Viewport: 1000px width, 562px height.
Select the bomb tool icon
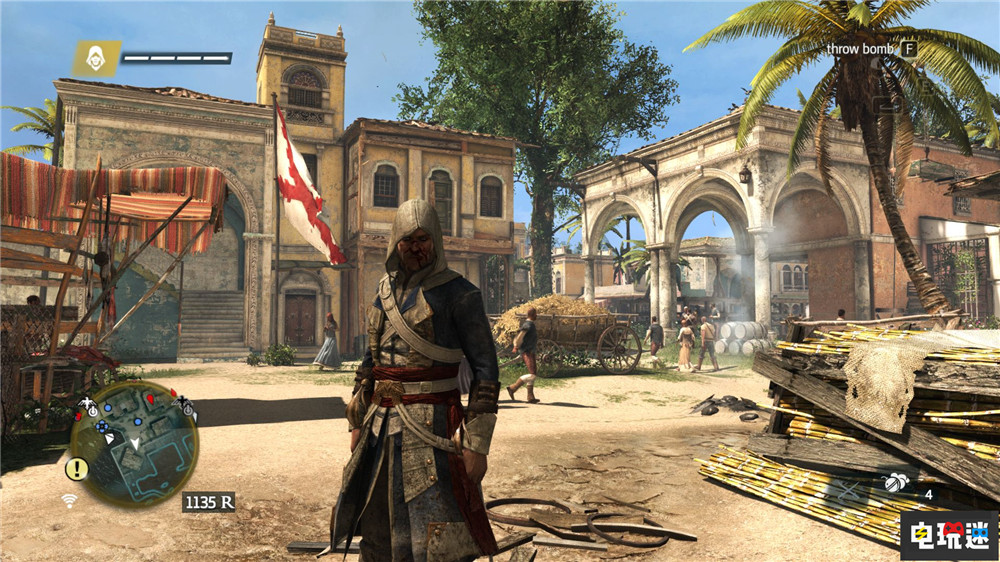tap(896, 483)
